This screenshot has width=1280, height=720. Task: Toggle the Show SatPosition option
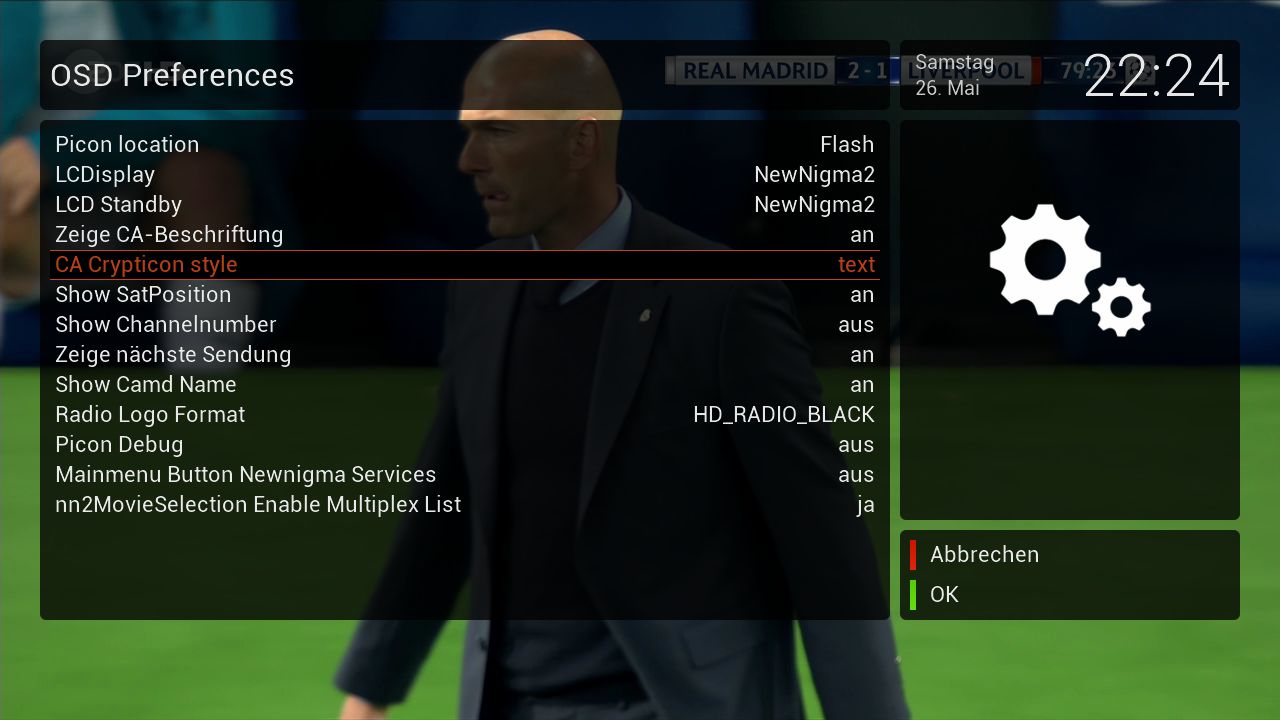pyautogui.click(x=464, y=295)
